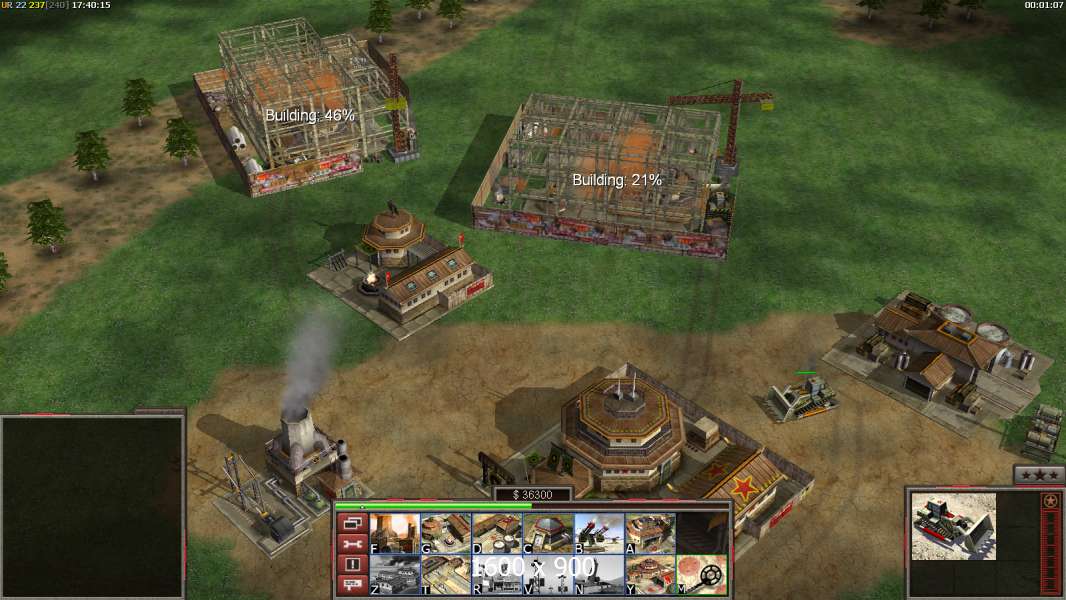Click the minimap radar panel
Screen dimensions: 1066x600
point(92,507)
